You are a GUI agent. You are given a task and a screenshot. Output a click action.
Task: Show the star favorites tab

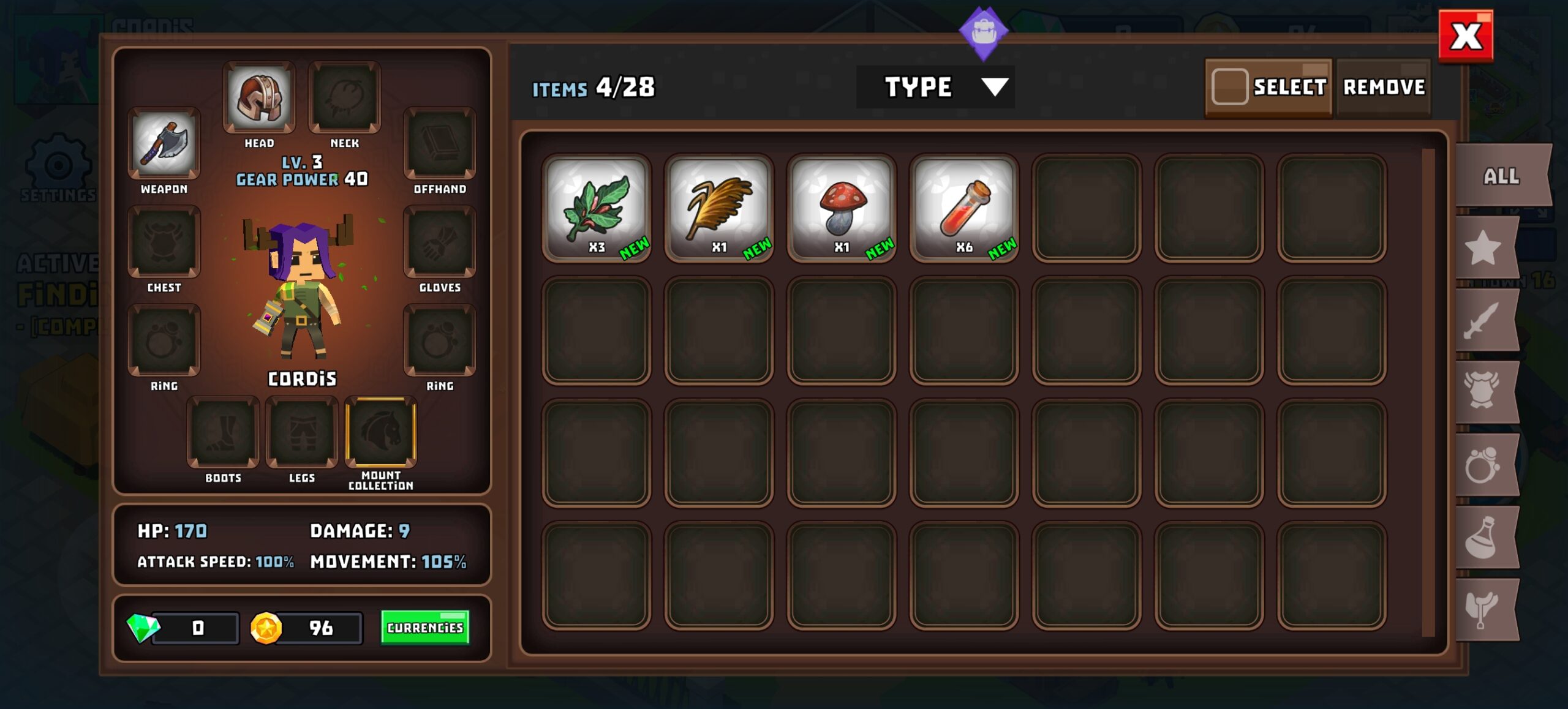(x=1483, y=248)
